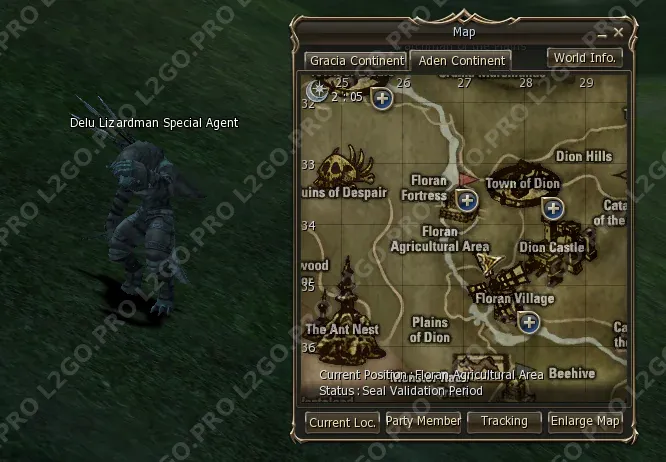Click the Floran Village shield marker
The width and height of the screenshot is (666, 462).
point(529,322)
